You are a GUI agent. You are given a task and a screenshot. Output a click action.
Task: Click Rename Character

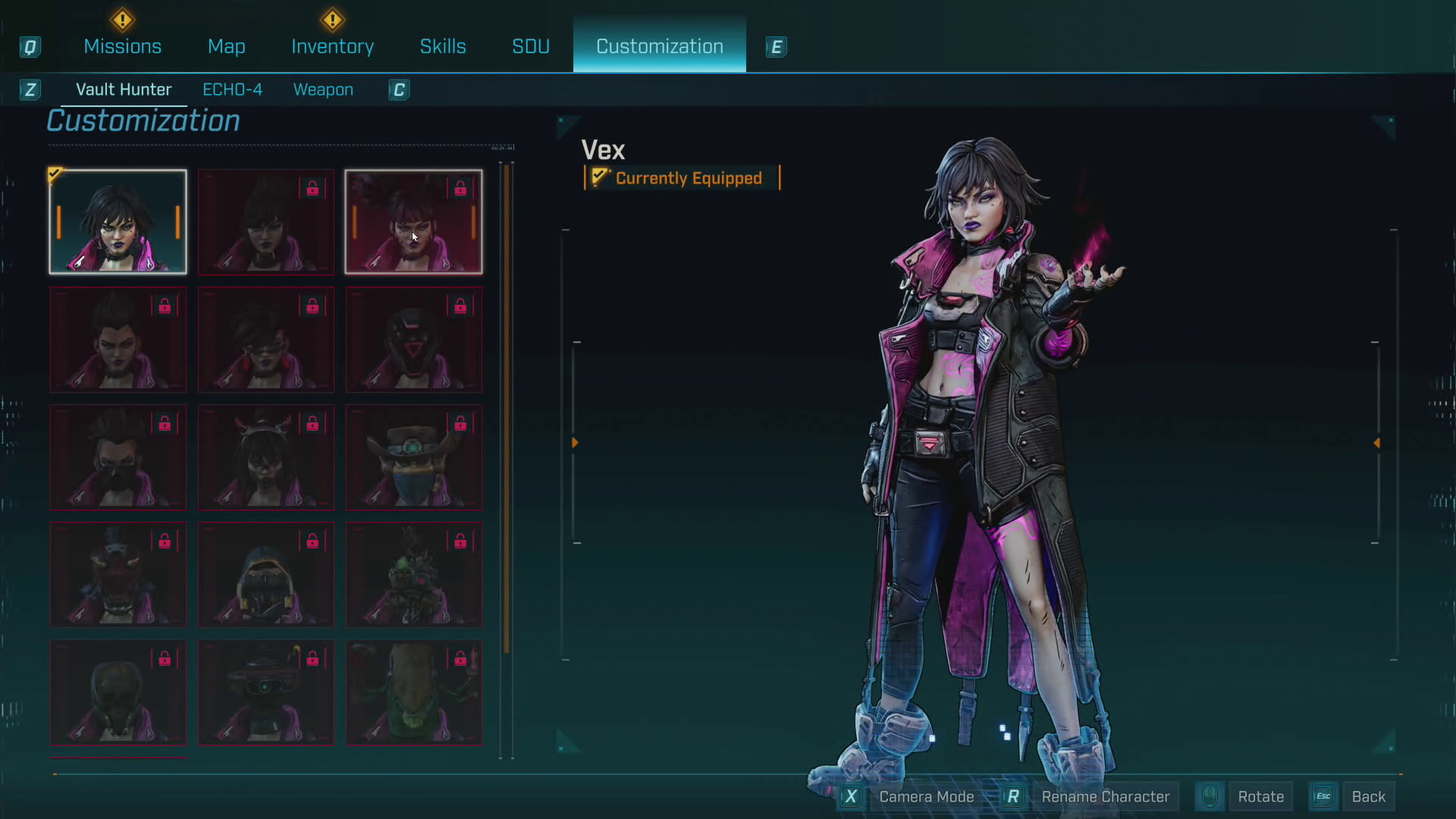[x=1105, y=797]
